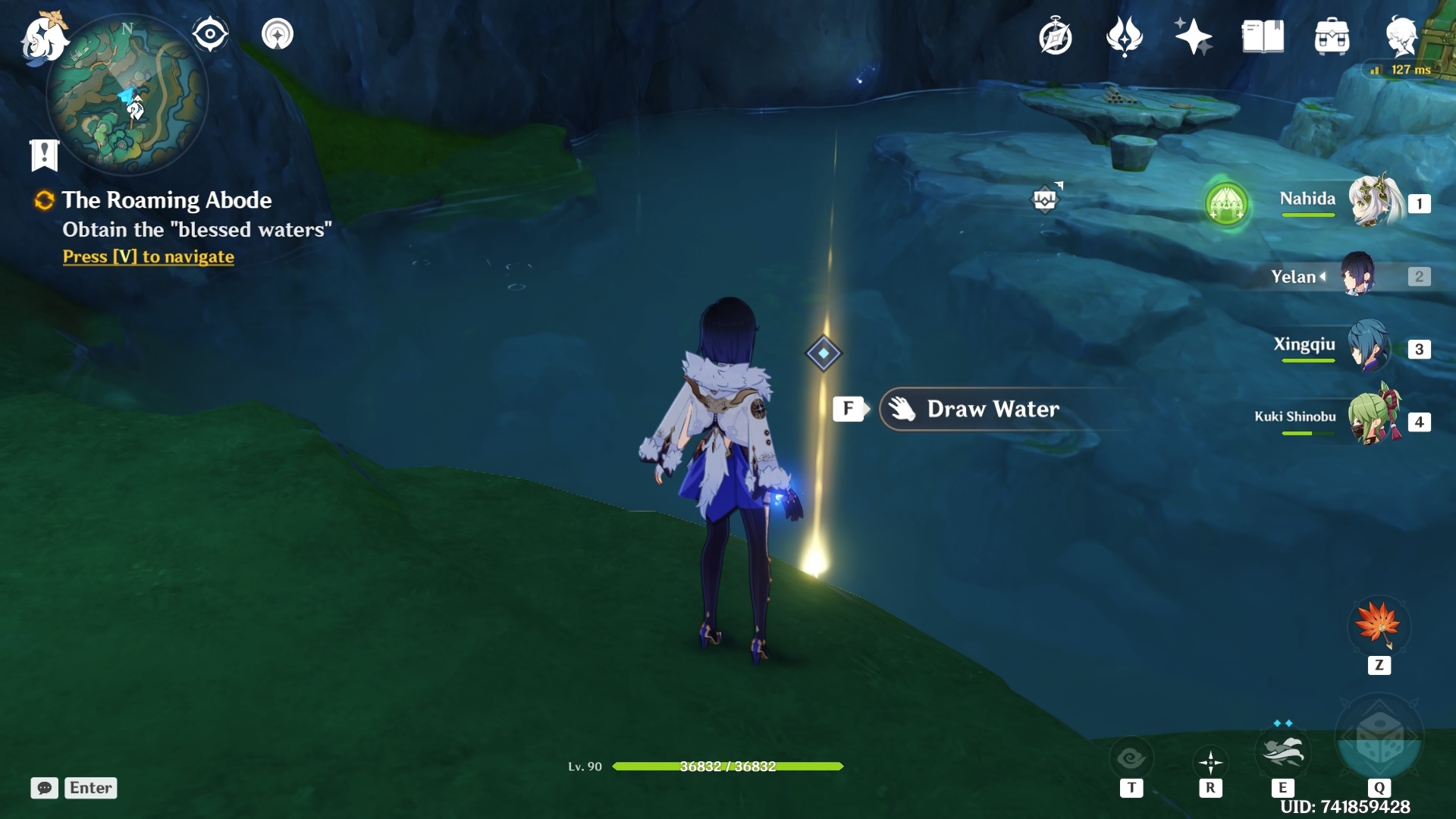The width and height of the screenshot is (1456, 819).
Task: Open the Paimon menu icon
Action: (43, 36)
